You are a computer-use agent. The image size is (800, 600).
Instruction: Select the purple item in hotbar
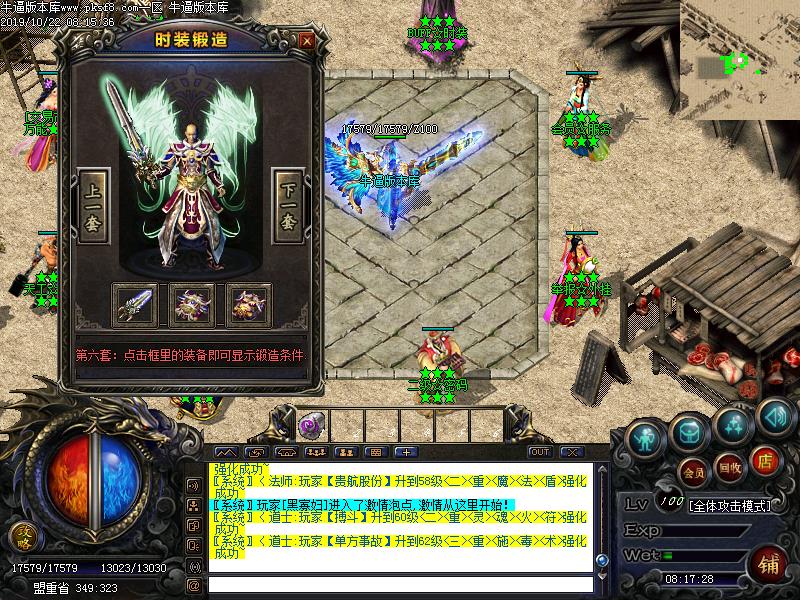coord(310,425)
